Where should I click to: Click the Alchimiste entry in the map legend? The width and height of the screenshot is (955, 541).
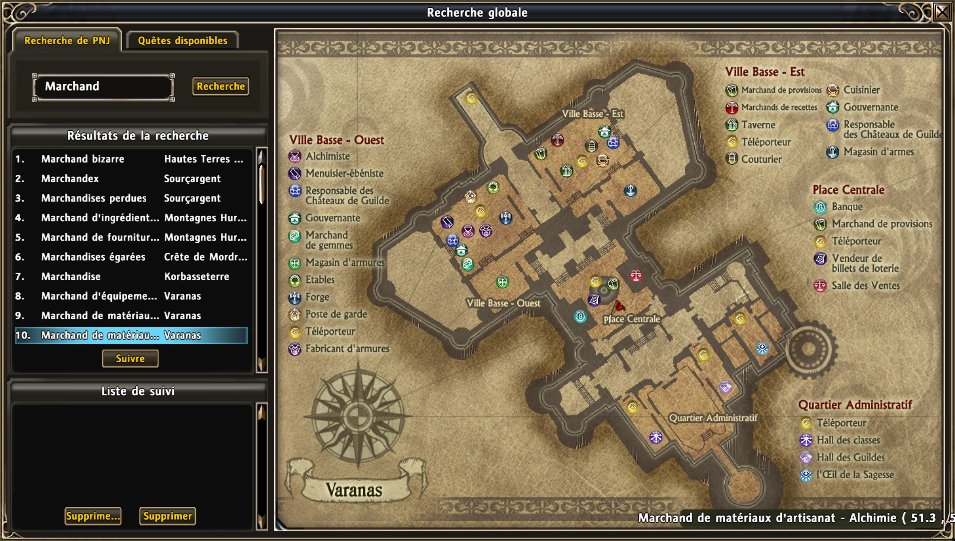326,157
